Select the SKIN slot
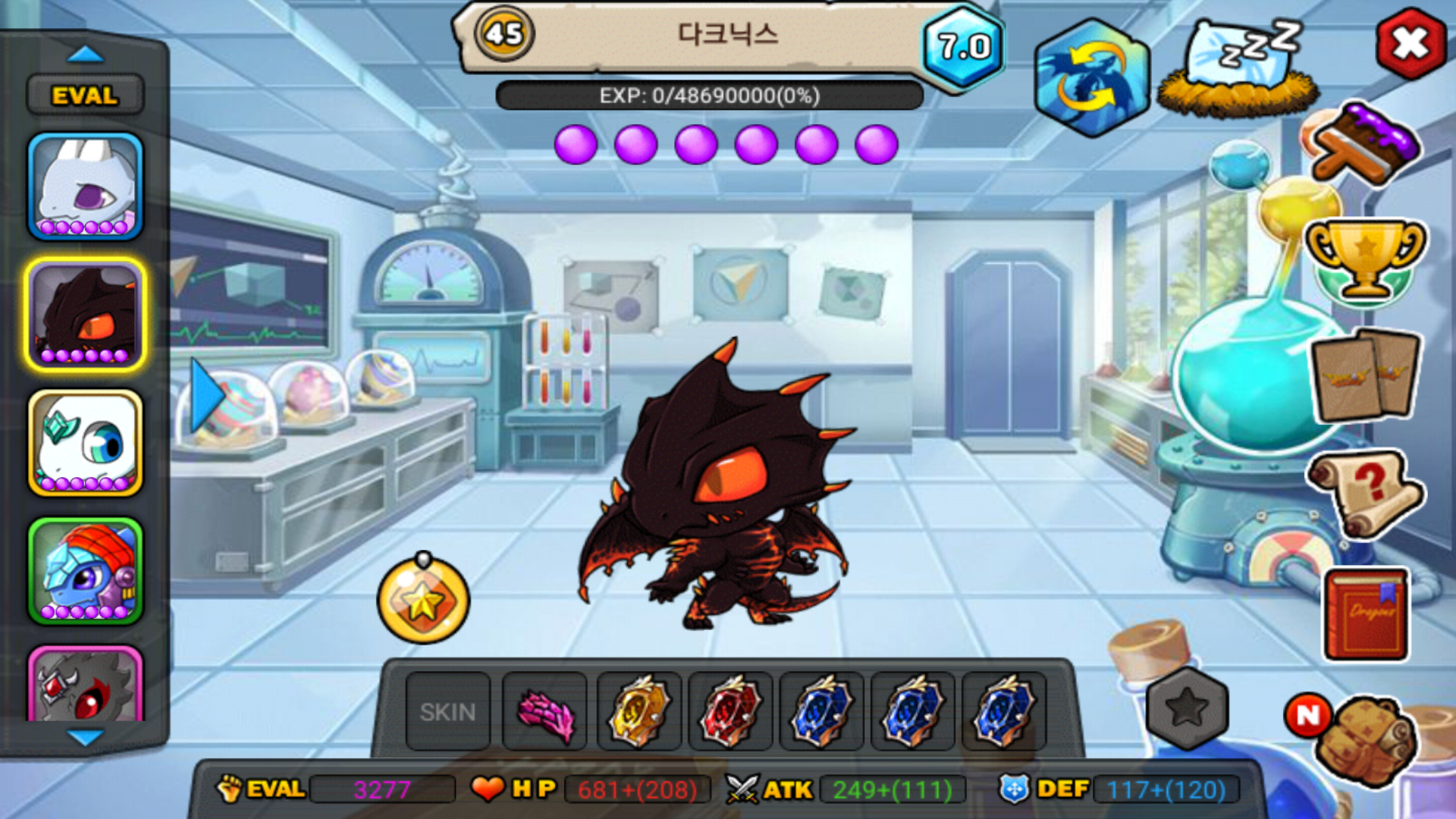1456x819 pixels. pyautogui.click(x=447, y=711)
